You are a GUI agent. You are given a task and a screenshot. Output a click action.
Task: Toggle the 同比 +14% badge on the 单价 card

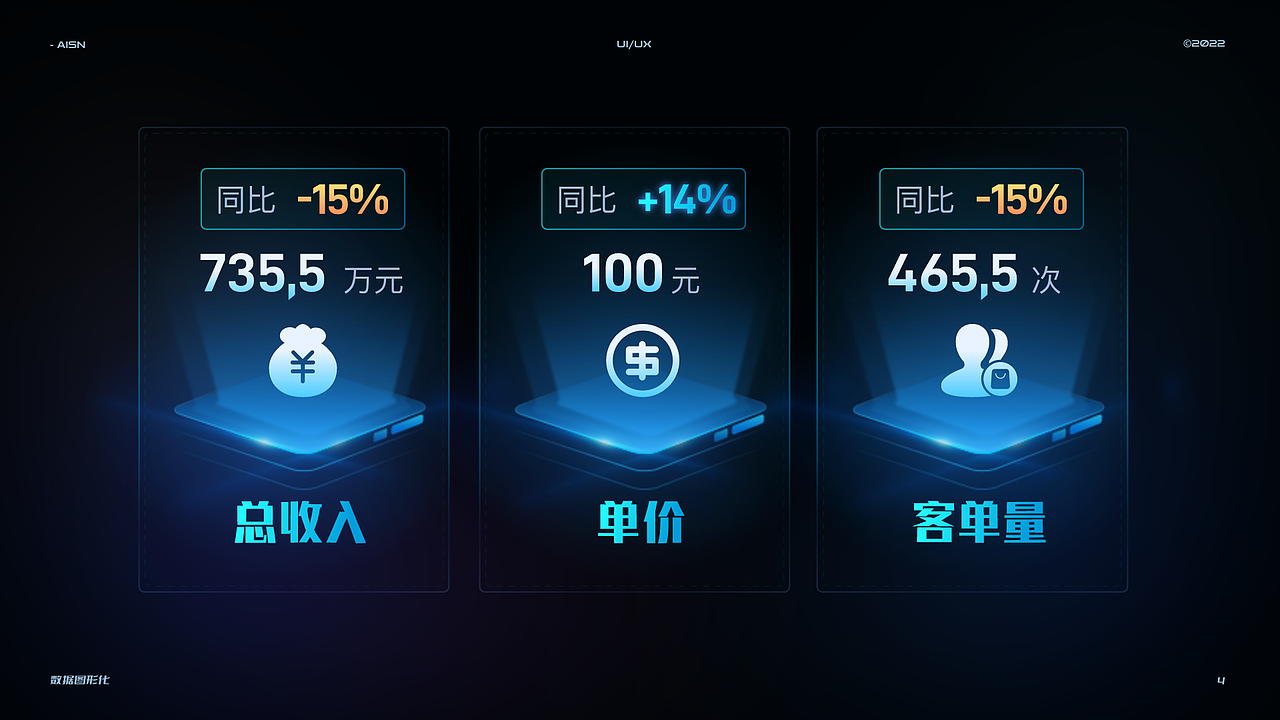point(643,198)
